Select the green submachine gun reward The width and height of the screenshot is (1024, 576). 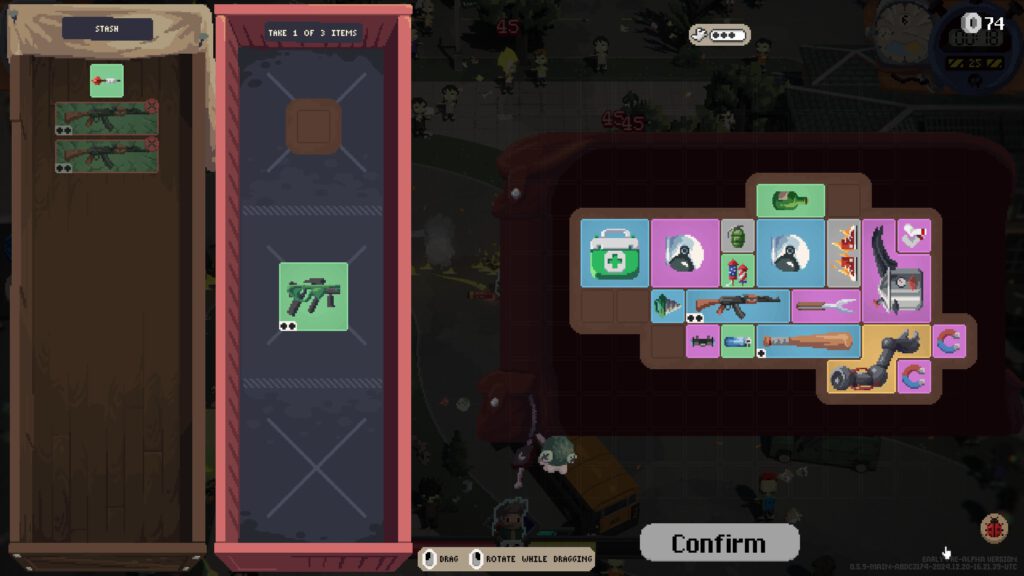point(314,296)
